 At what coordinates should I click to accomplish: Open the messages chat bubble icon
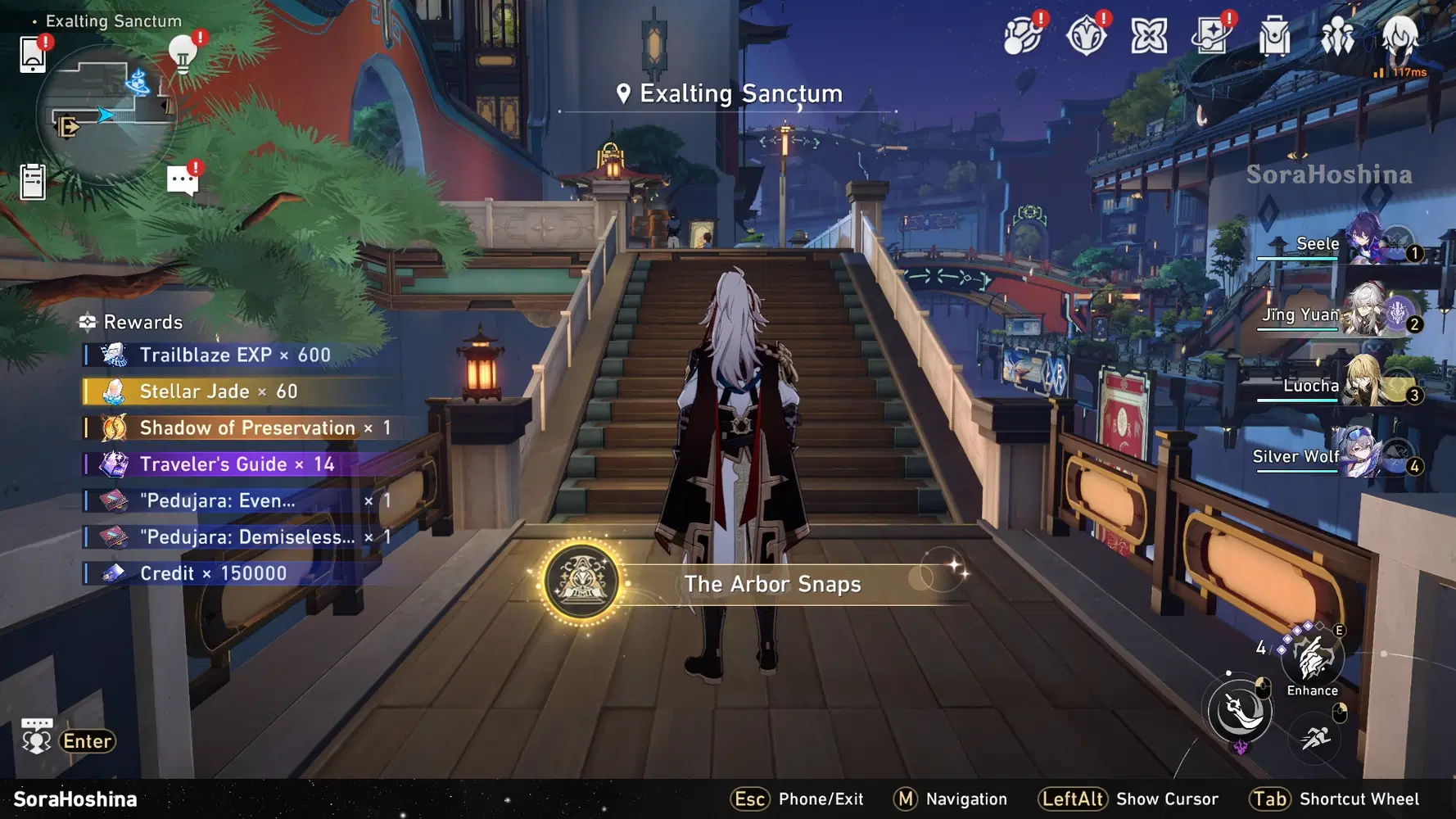click(x=183, y=180)
